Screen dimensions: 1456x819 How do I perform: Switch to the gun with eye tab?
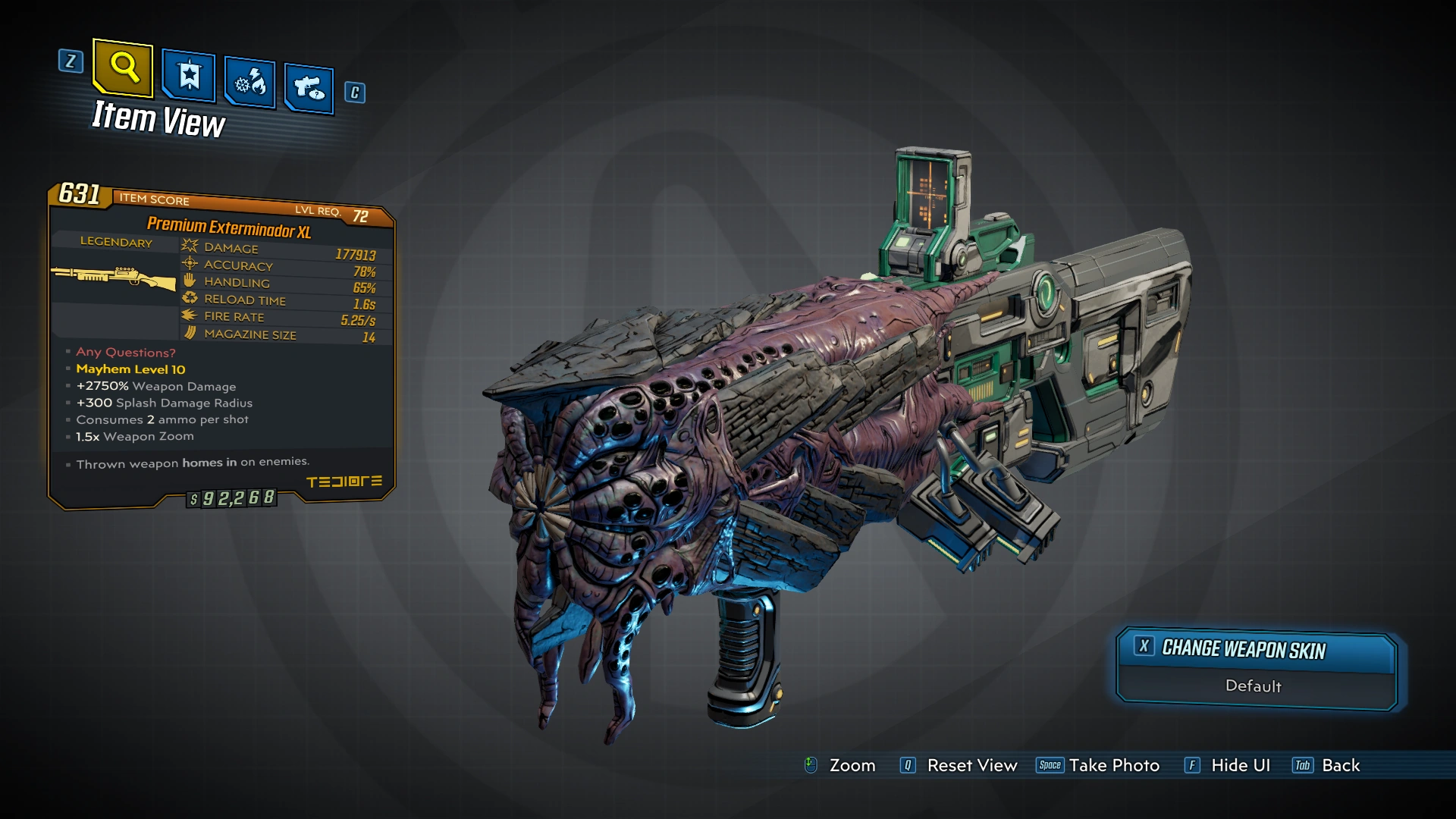tap(309, 89)
